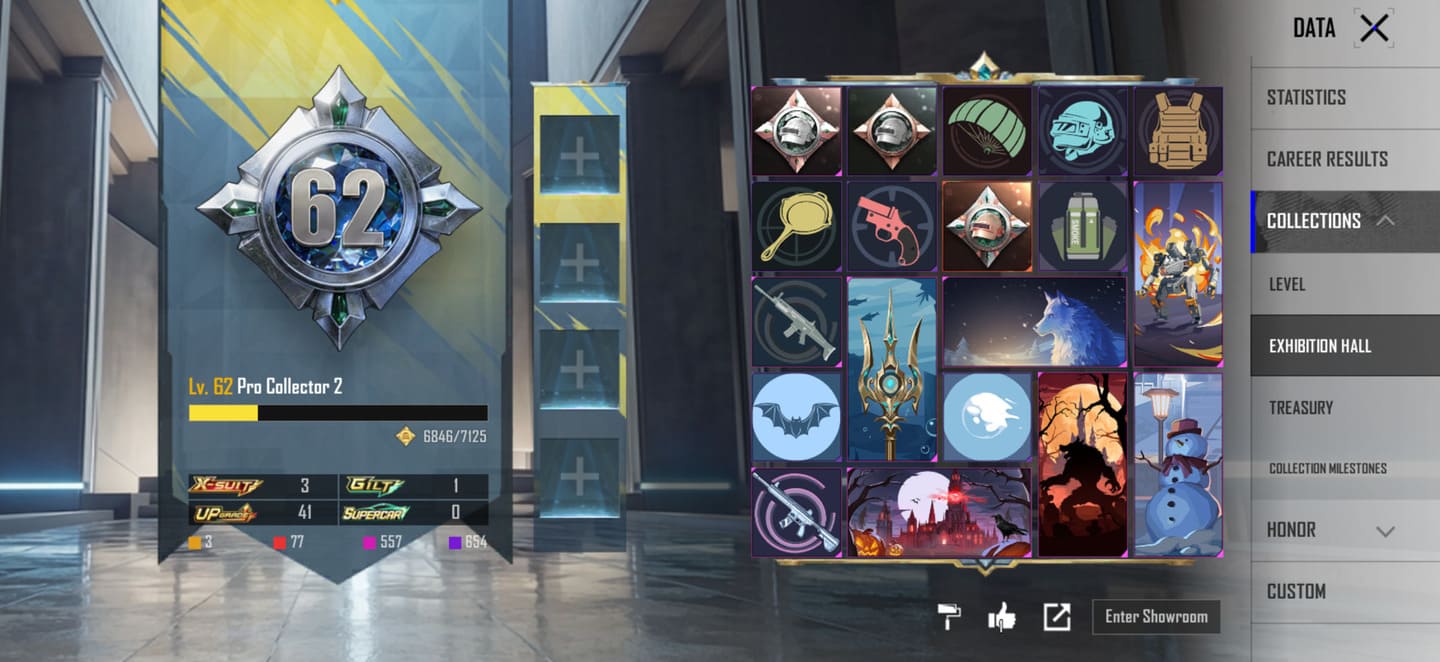1440x662 pixels.
Task: Select the green parachute tile
Action: 986,131
